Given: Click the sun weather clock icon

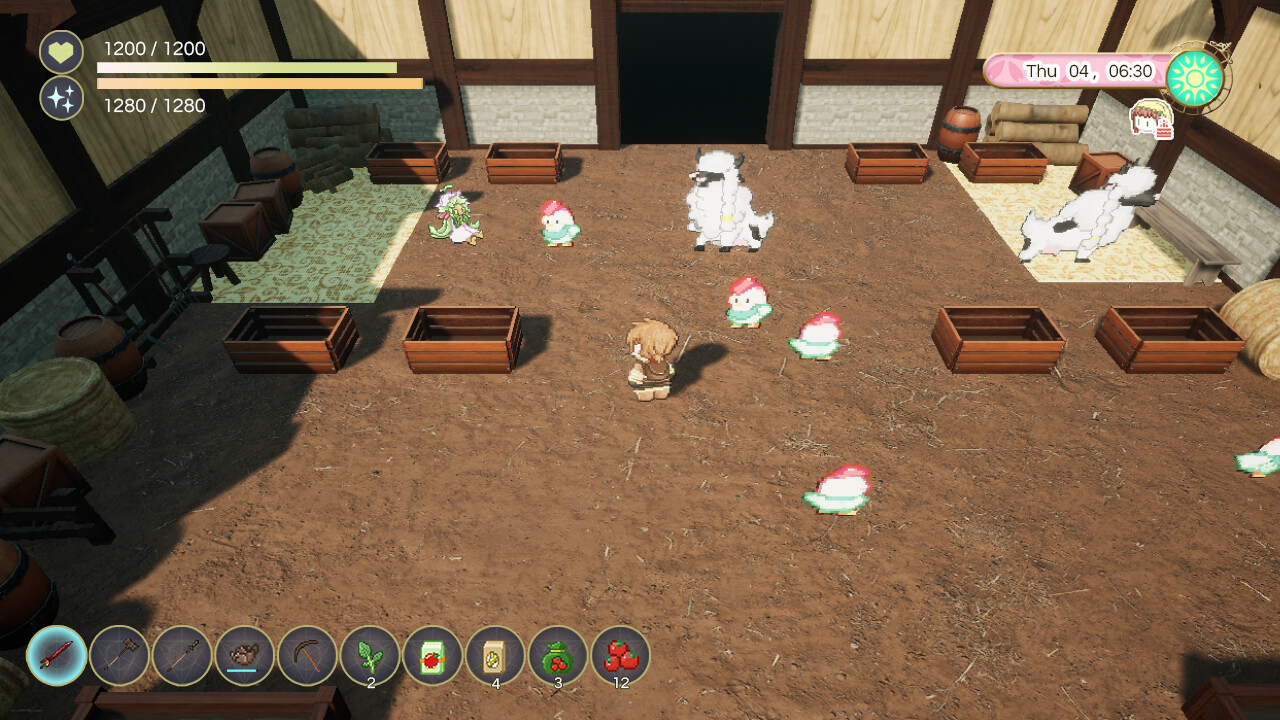Looking at the screenshot, I should (x=1195, y=77).
